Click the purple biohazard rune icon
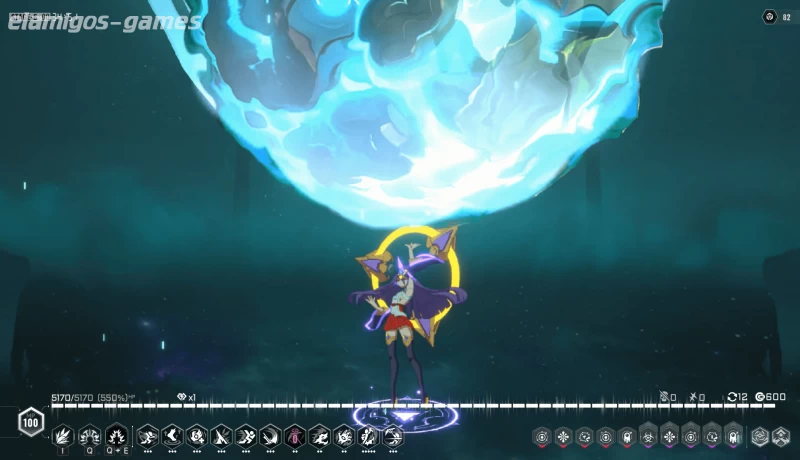 pos(648,436)
